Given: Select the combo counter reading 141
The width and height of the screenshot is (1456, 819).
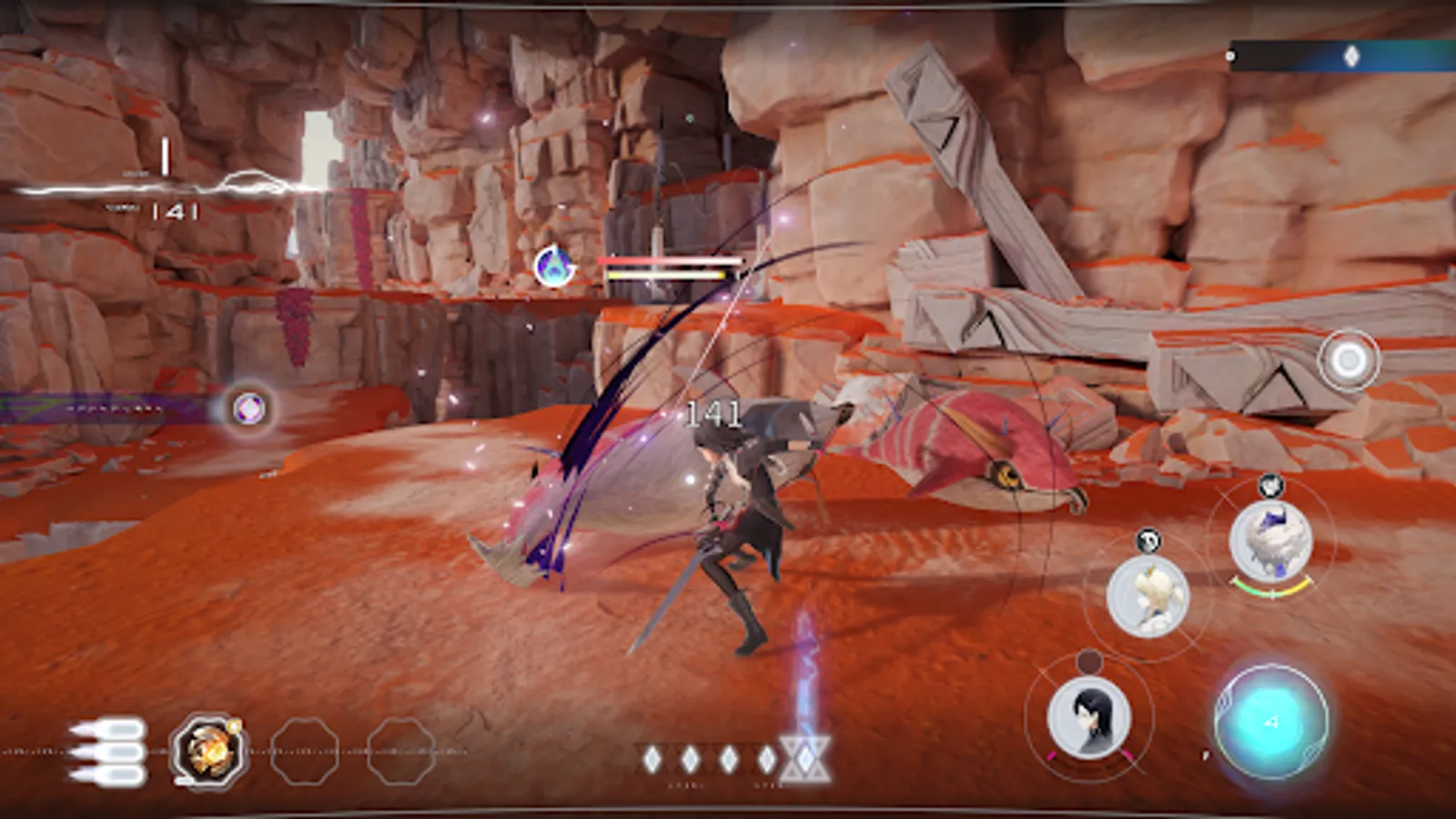Looking at the screenshot, I should click(714, 414).
